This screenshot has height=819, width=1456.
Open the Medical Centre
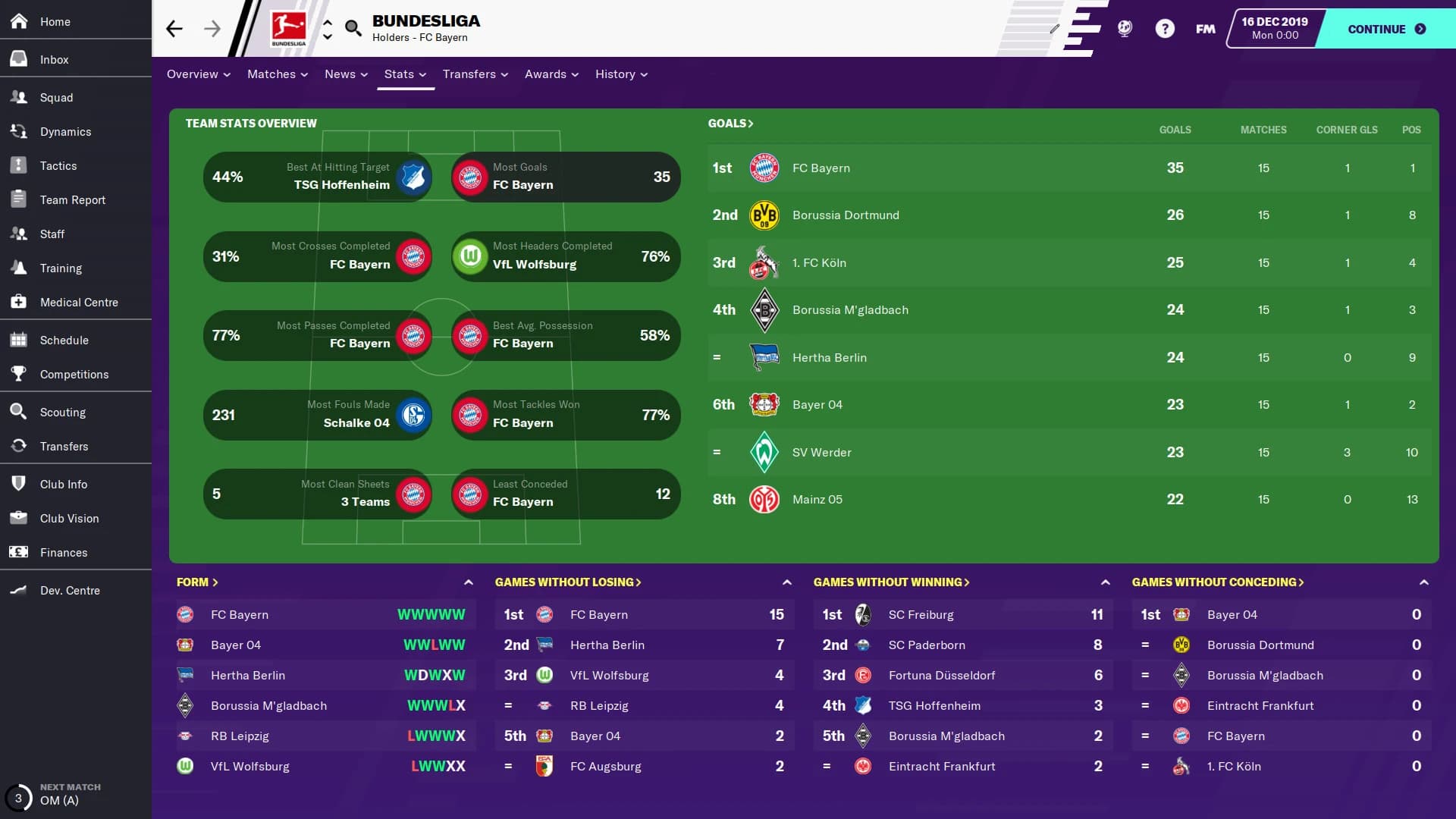(x=79, y=302)
